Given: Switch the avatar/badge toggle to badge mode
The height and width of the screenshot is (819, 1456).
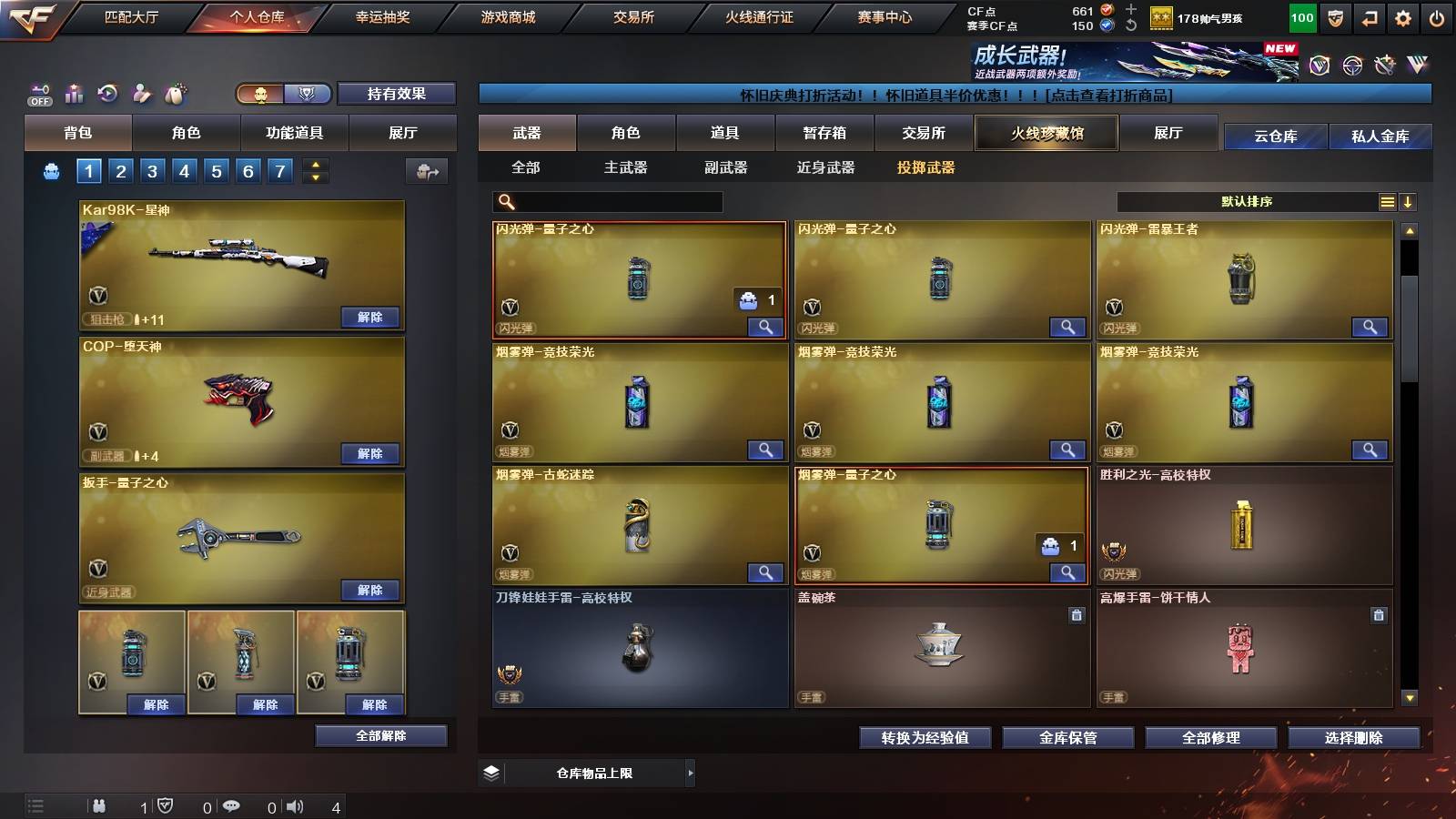Looking at the screenshot, I should (x=308, y=94).
